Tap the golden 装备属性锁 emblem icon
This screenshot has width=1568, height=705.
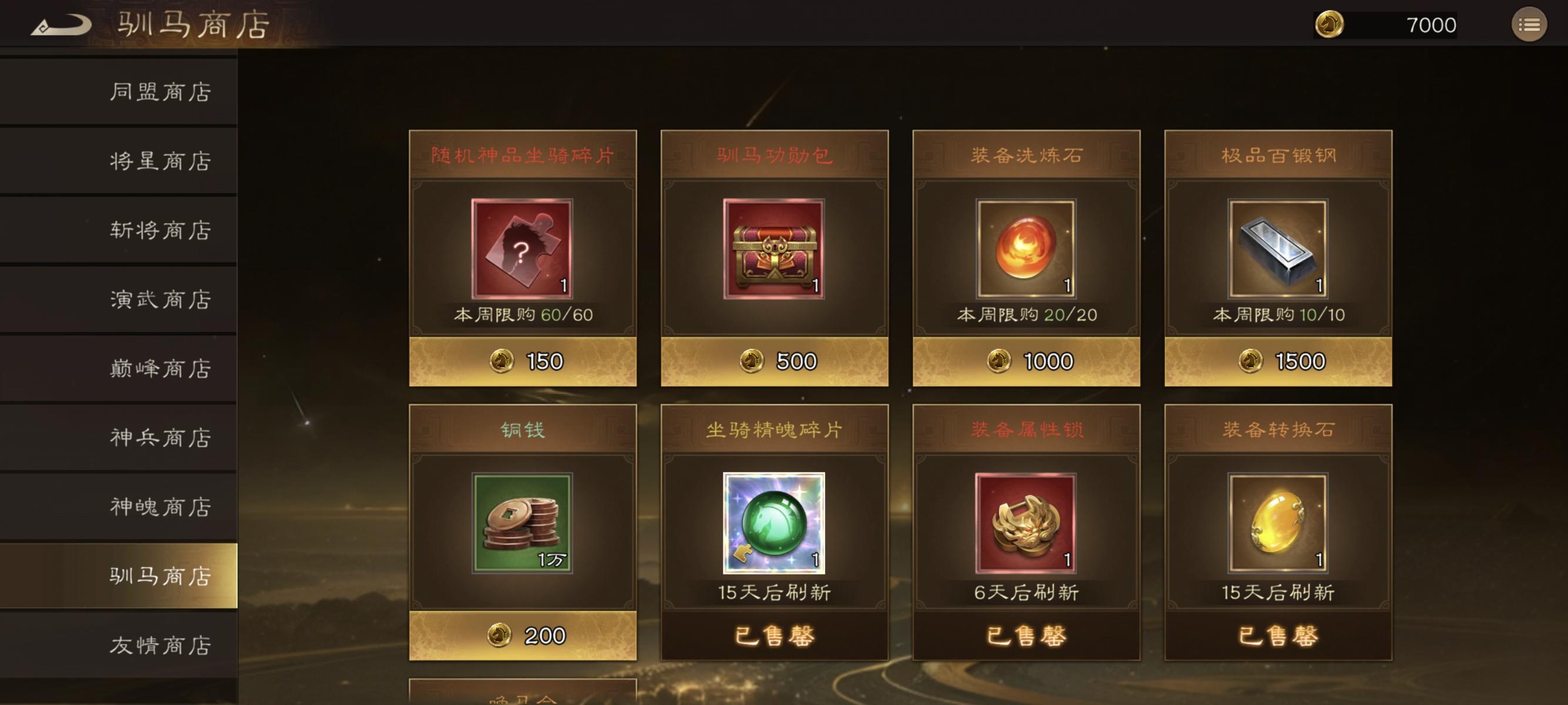tap(1027, 522)
